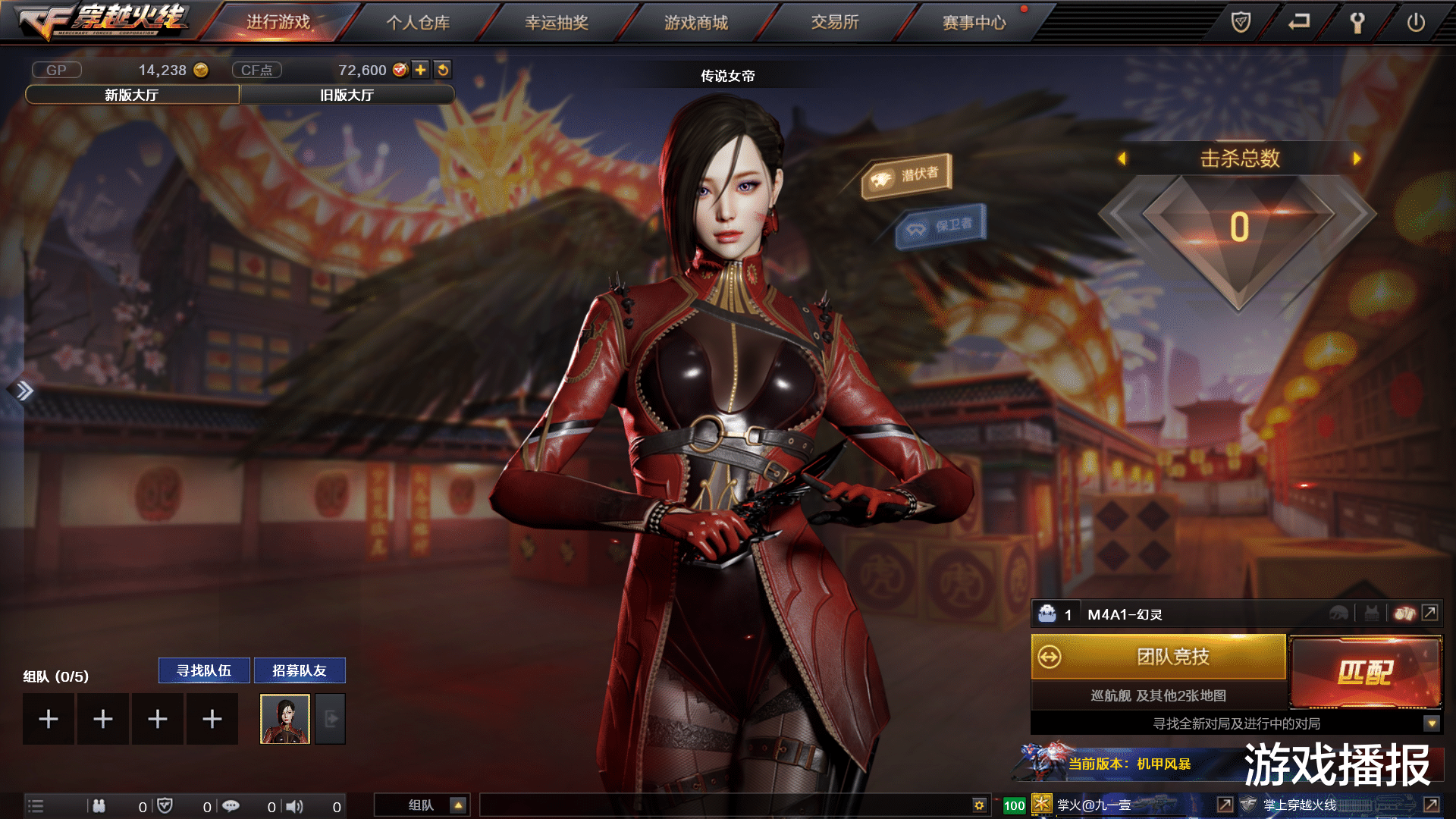1456x819 pixels.
Task: Switch to the 游戏商城 tab
Action: pos(695,23)
